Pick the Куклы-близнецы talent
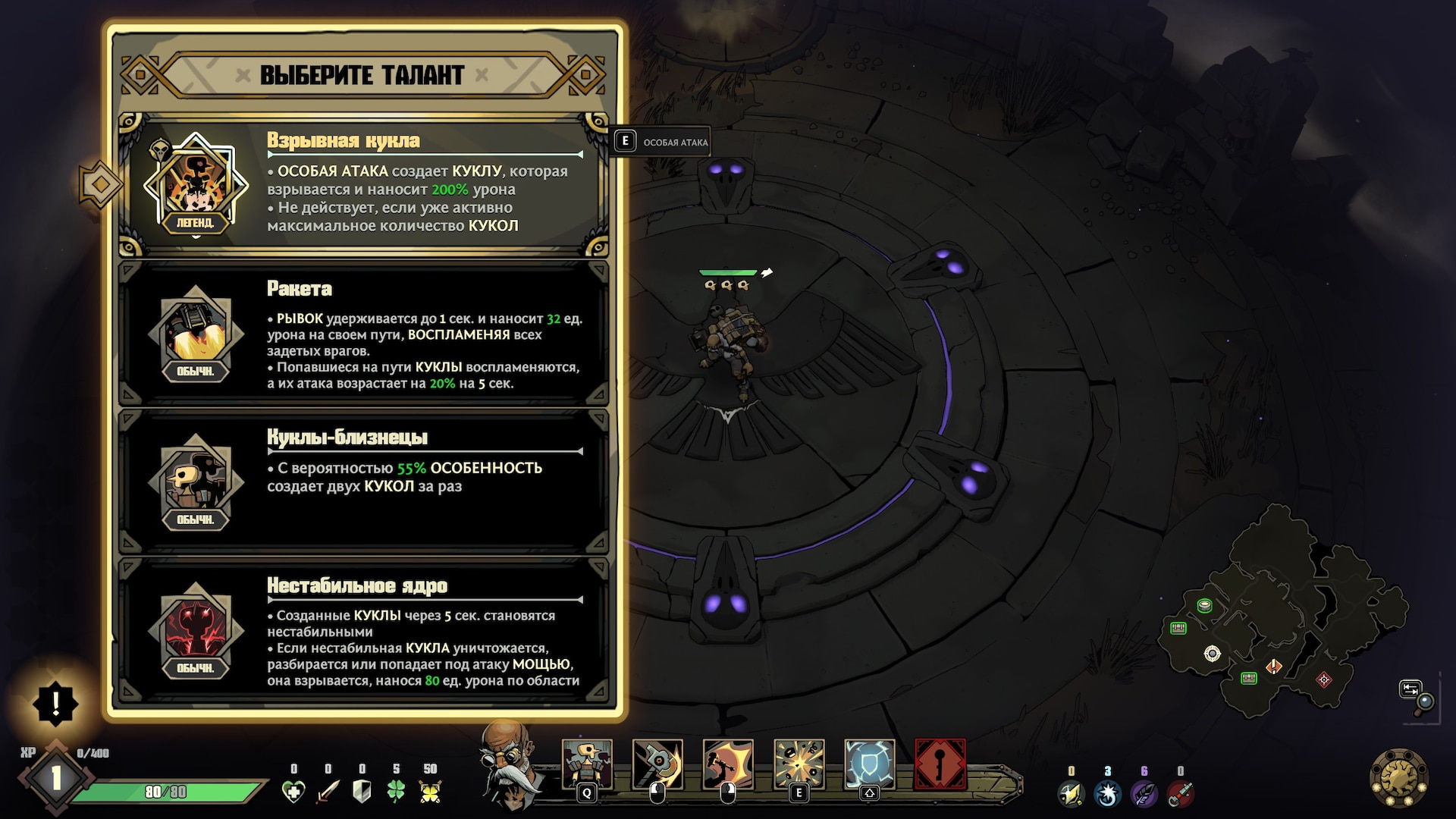The image size is (1456, 819). coord(364,482)
